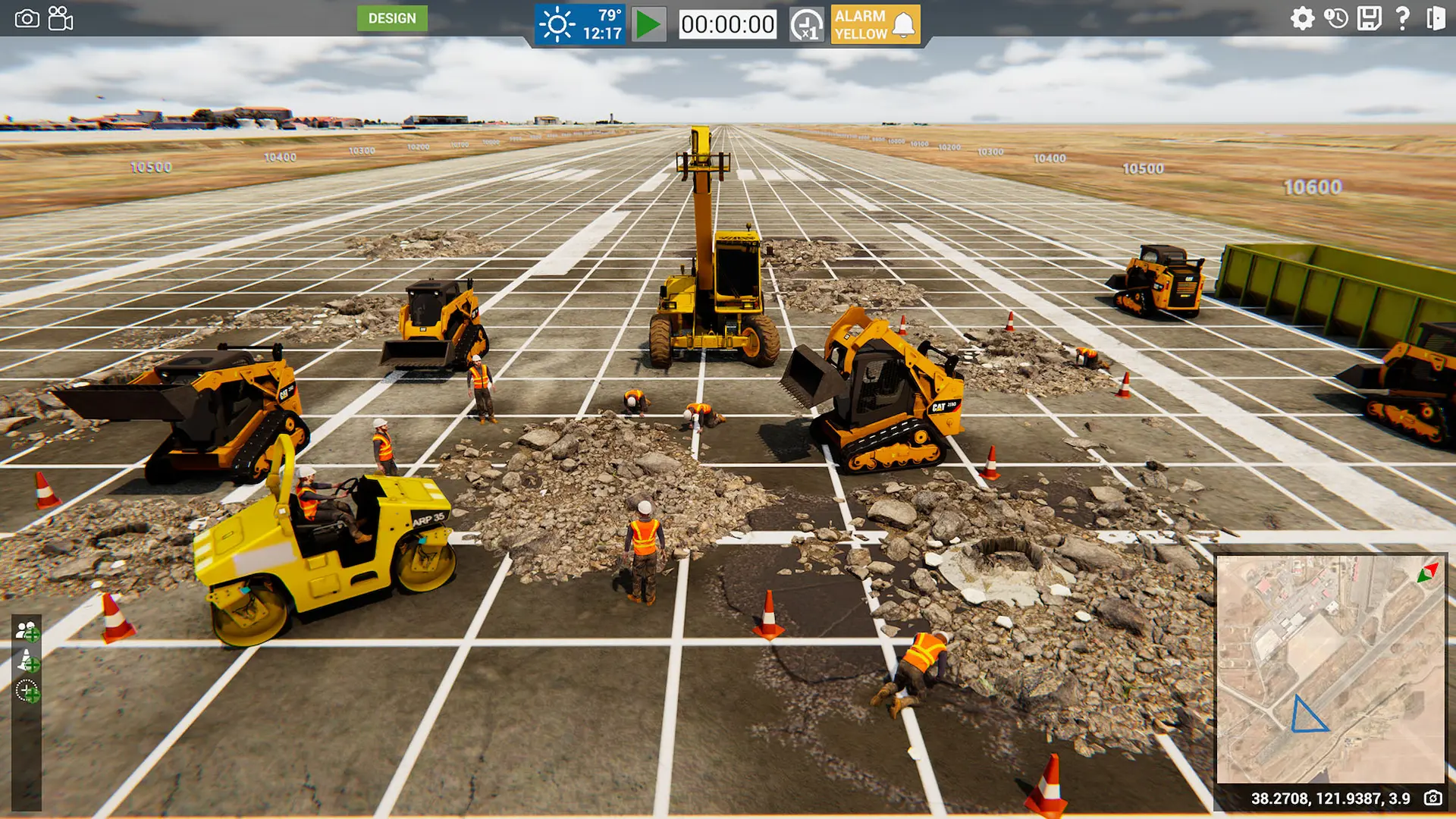1456x819 pixels.
Task: Open the video recording camera tool
Action: click(61, 18)
